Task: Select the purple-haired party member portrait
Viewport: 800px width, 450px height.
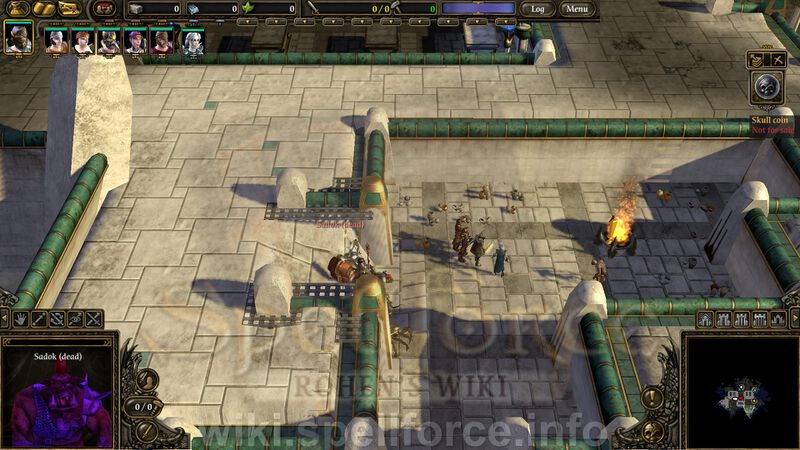Action: coord(134,41)
